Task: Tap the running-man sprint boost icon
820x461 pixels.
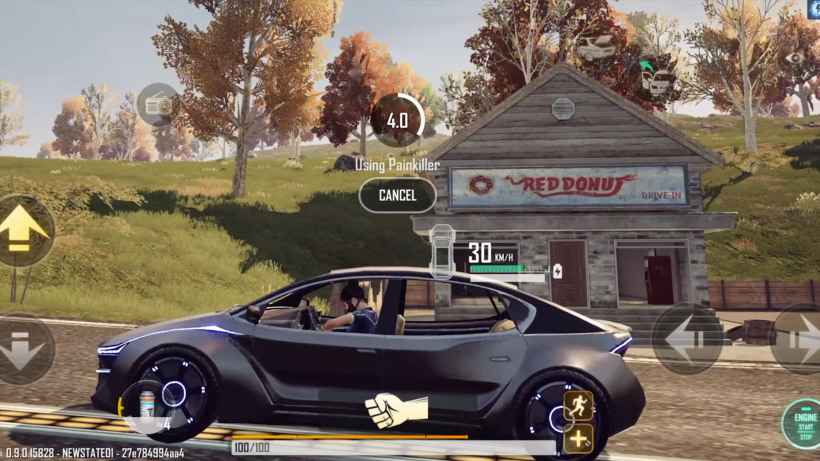Action: click(578, 405)
